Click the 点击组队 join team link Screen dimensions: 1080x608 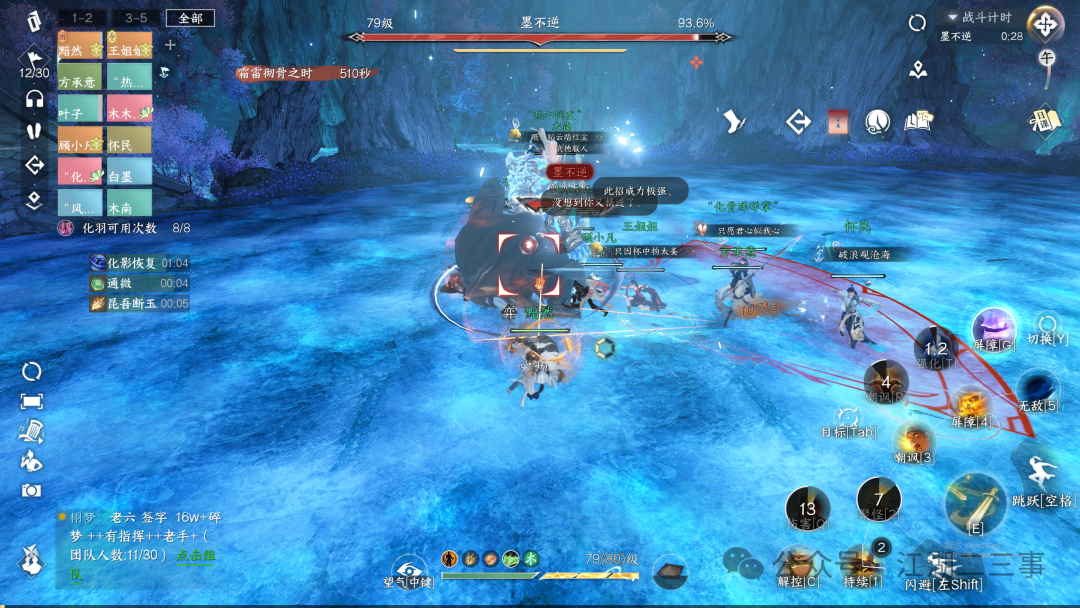pos(197,555)
